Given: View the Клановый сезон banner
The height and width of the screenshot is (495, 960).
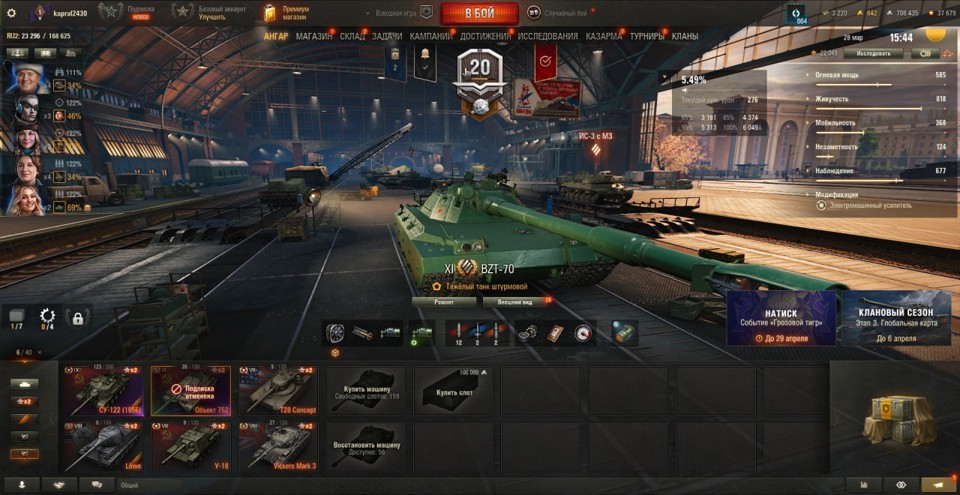Looking at the screenshot, I should coord(896,319).
